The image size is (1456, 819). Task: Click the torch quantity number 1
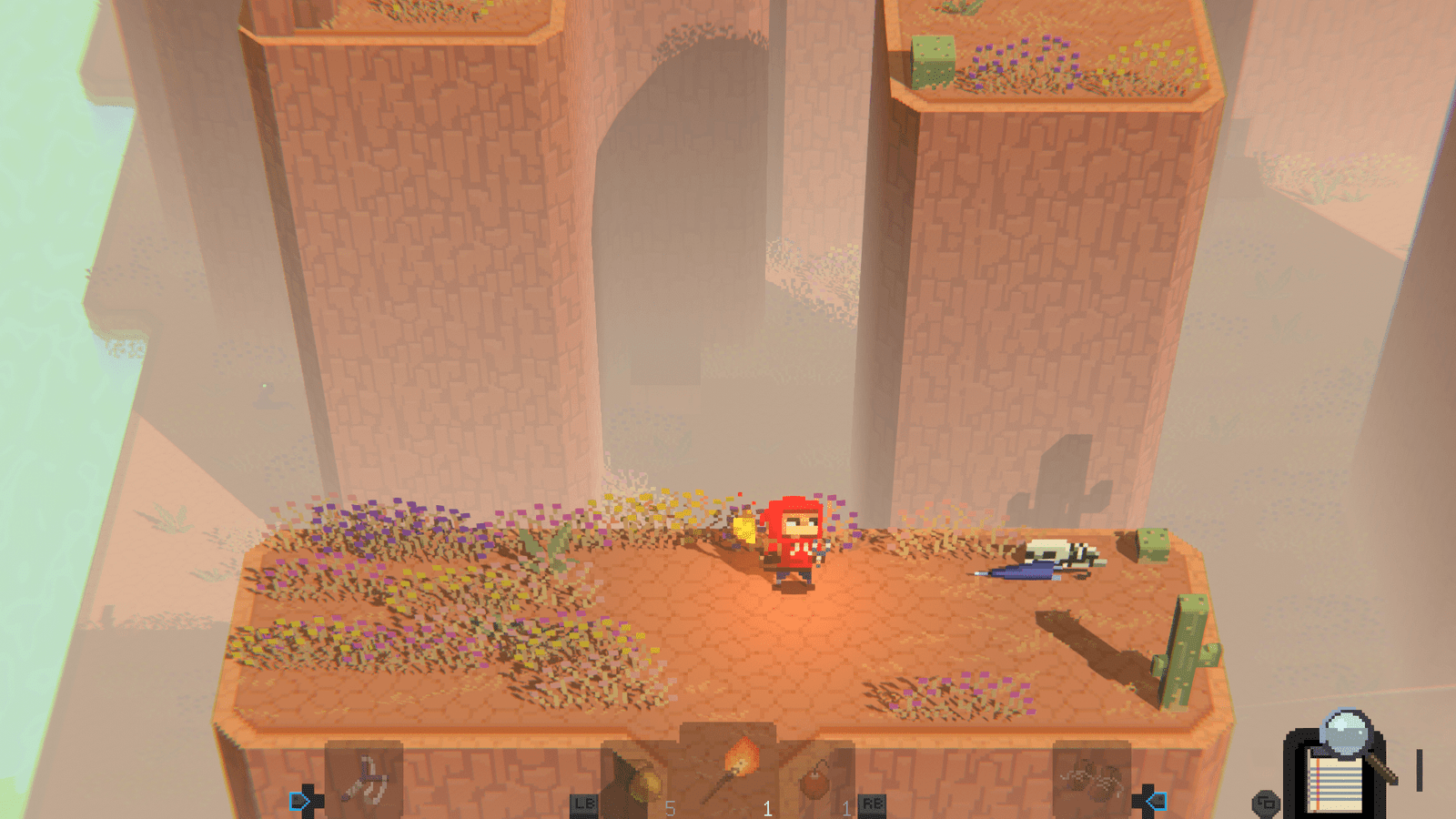point(768,805)
